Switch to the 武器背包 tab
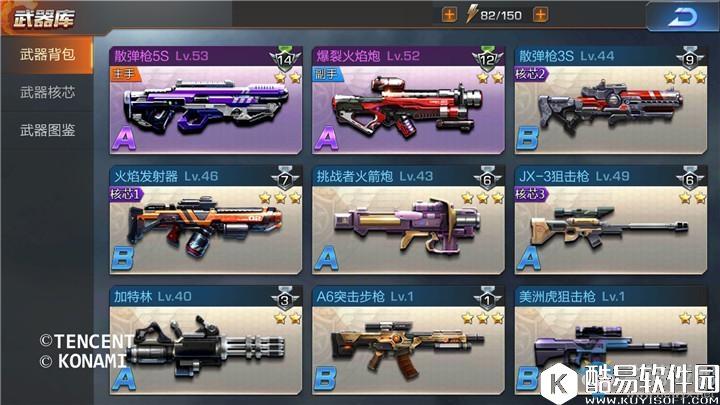 (48, 54)
